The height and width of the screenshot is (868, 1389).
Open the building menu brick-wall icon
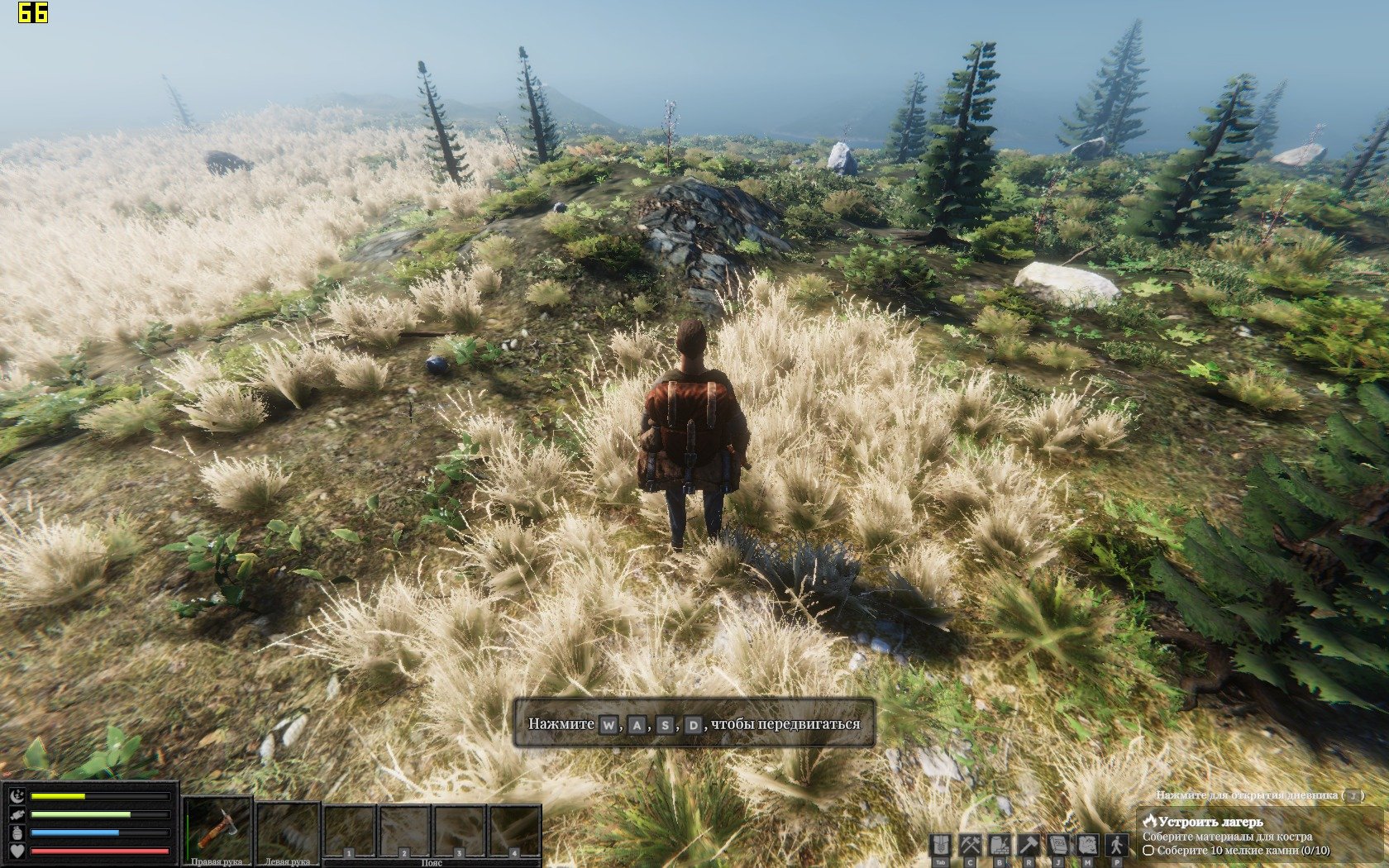click(x=1000, y=846)
